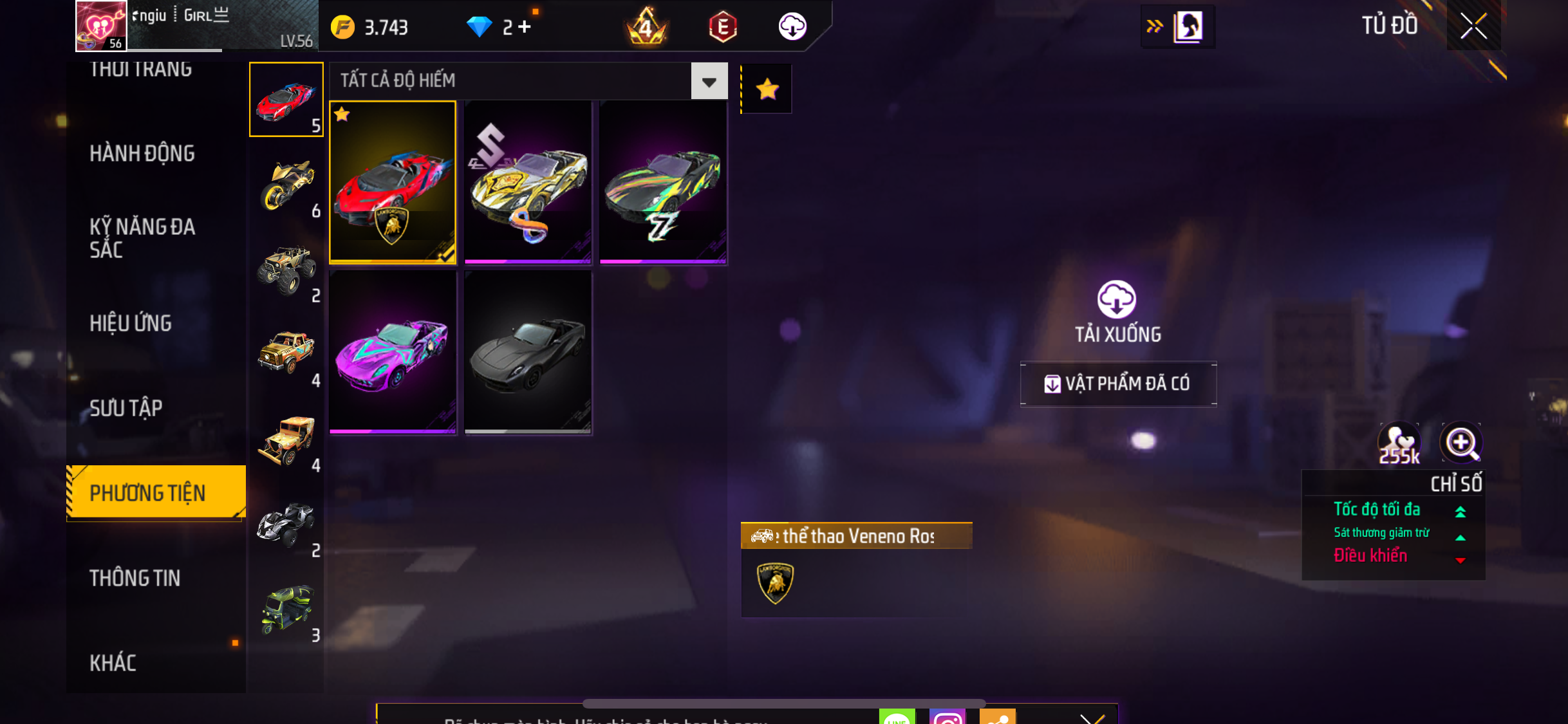Select the red Lamborghini Veneno car skin
The image size is (1568, 724).
point(393,182)
